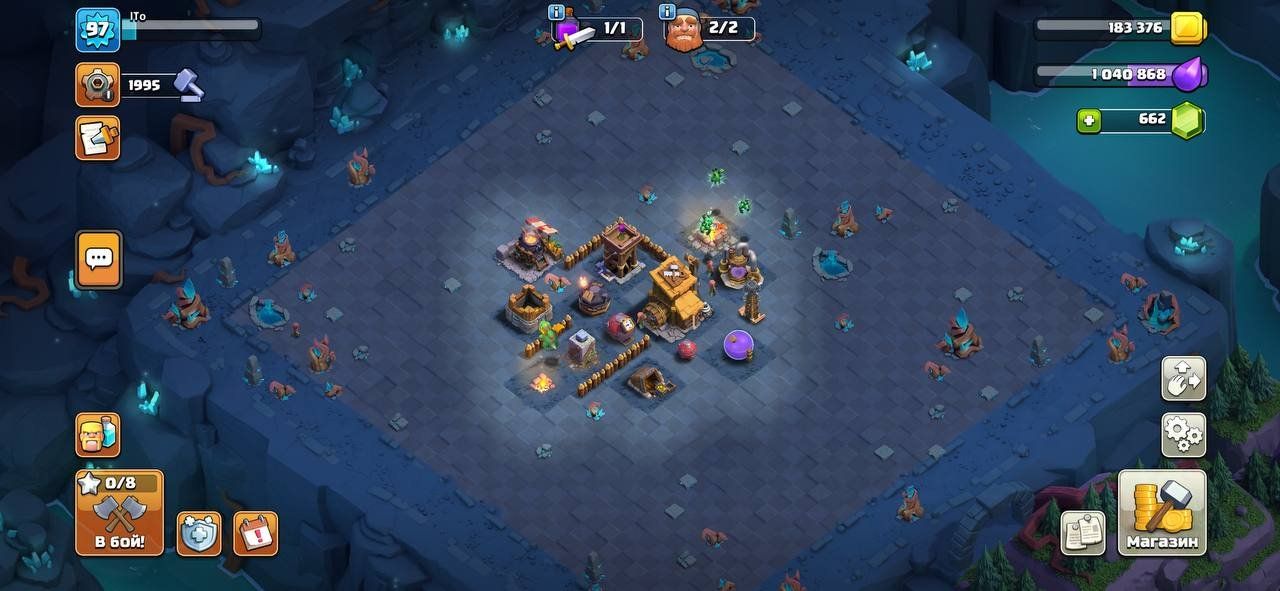
Task: Show info for the 2/2 builders counter
Action: [x=668, y=12]
